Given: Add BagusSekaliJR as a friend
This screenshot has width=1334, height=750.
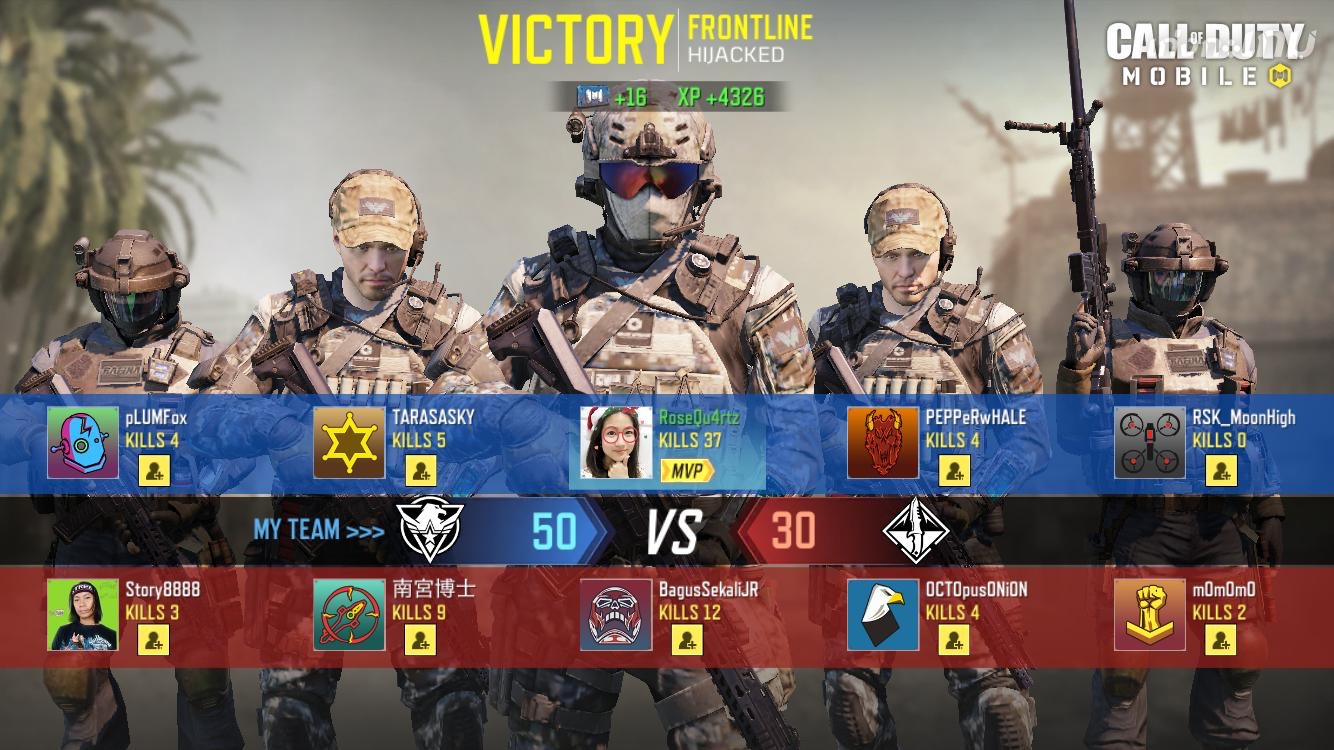Looking at the screenshot, I should 687,640.
